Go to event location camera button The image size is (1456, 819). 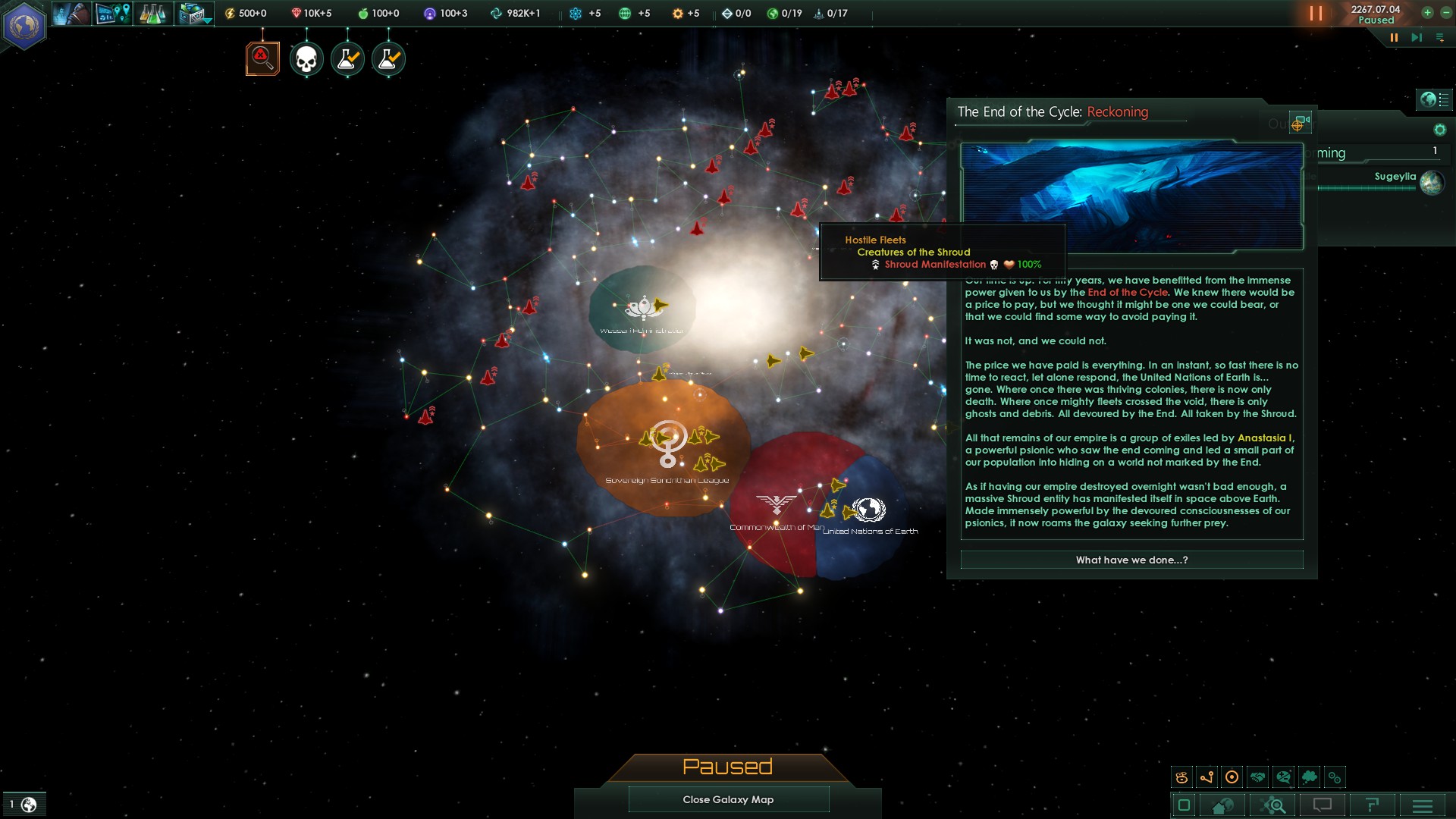click(x=1300, y=123)
